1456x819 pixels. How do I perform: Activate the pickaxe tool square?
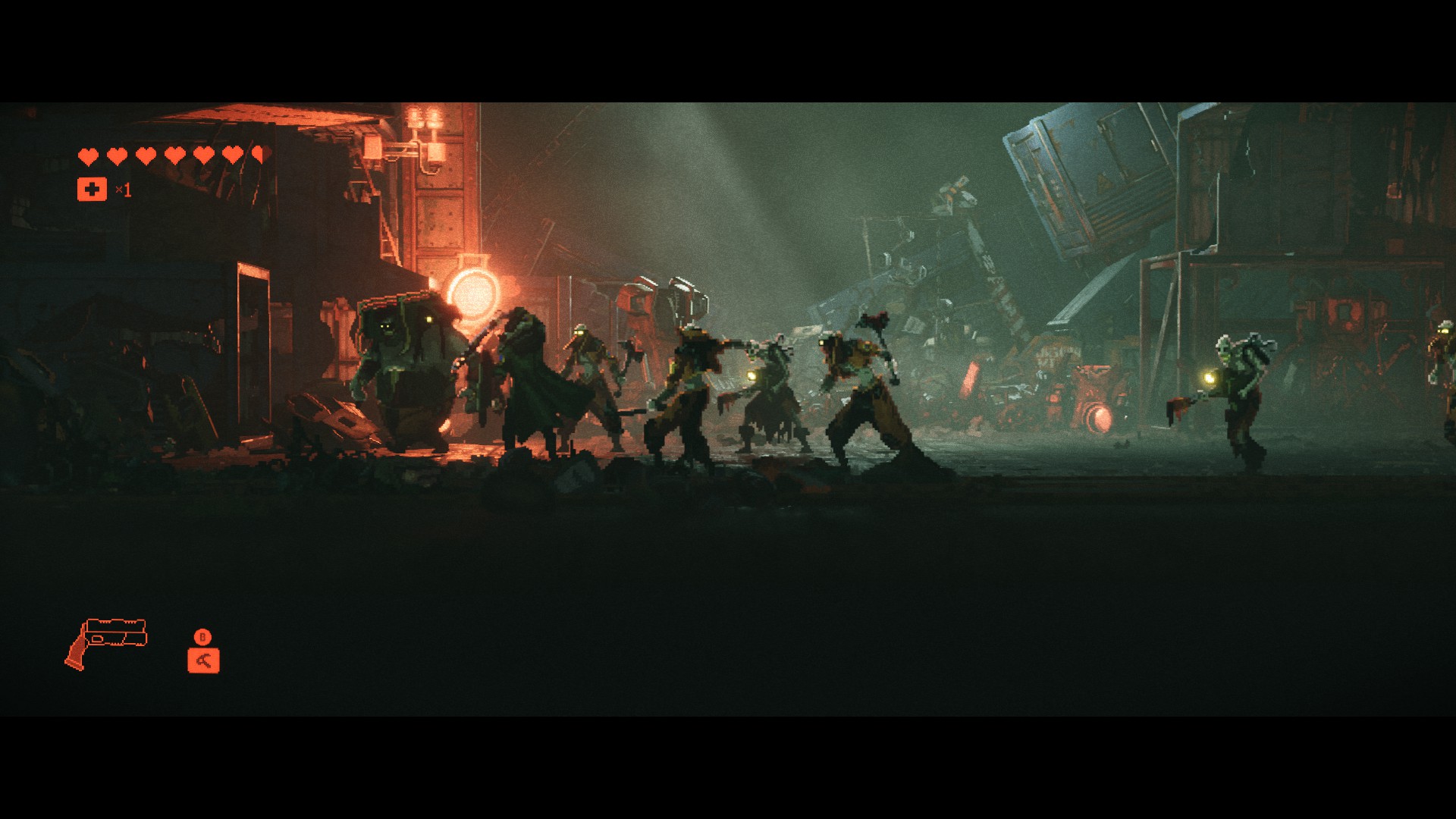[203, 660]
